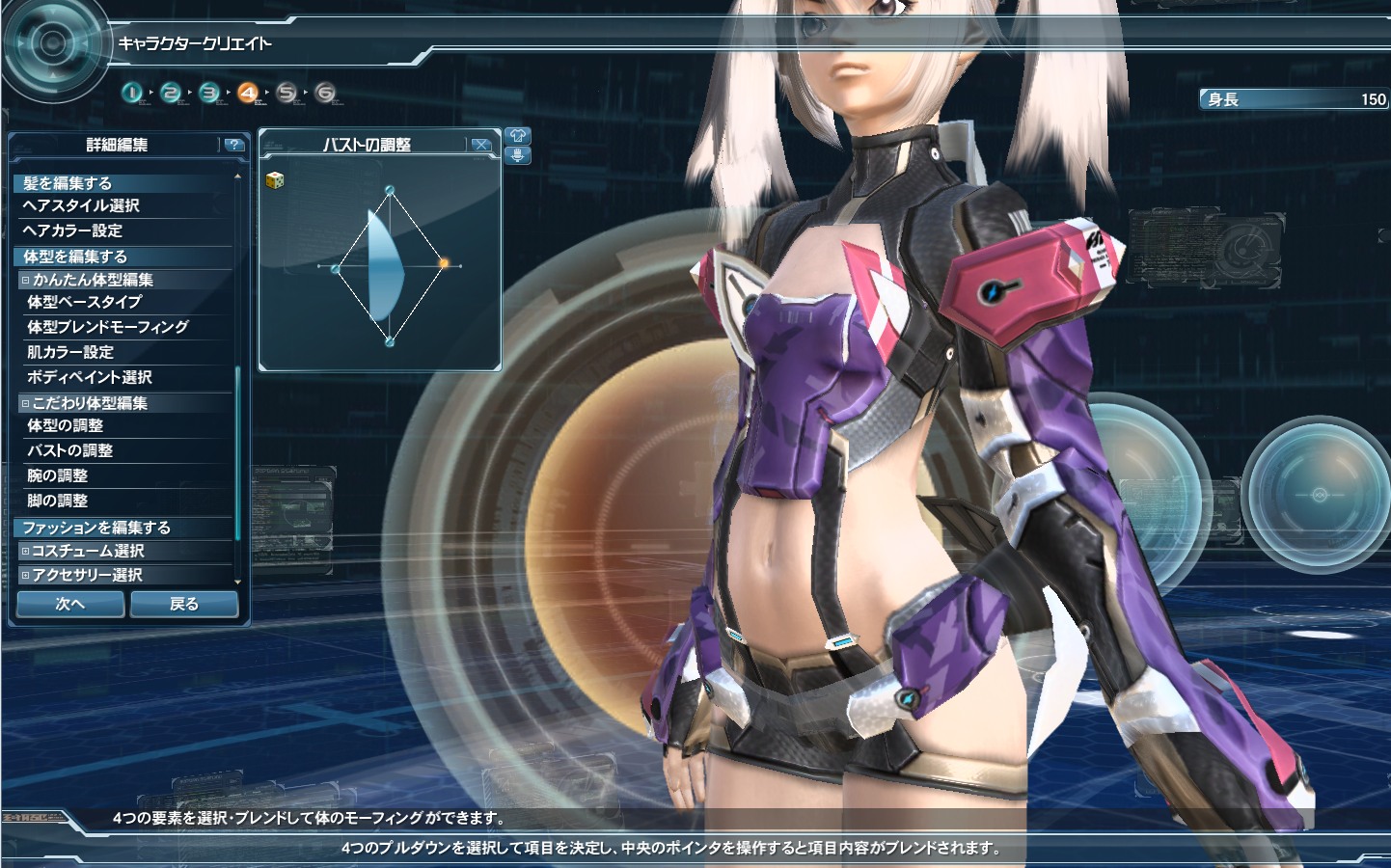Choose 脚の調整 leg adjustment
The height and width of the screenshot is (868, 1391).
click(57, 501)
